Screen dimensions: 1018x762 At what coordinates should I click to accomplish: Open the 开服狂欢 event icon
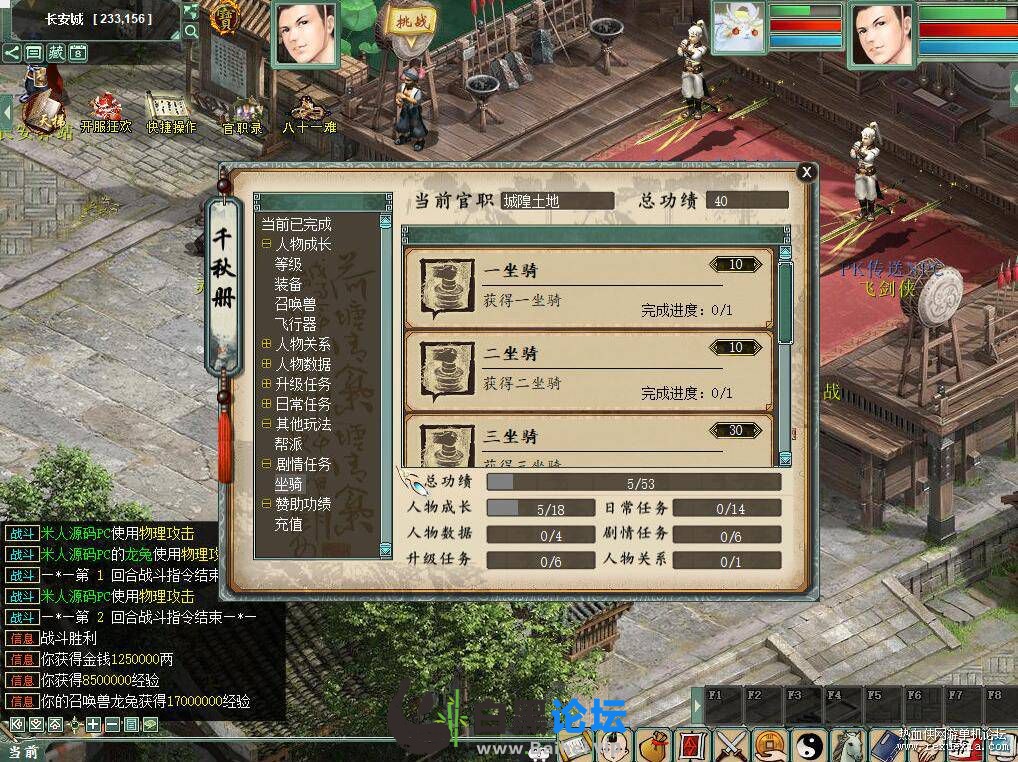[x=105, y=113]
